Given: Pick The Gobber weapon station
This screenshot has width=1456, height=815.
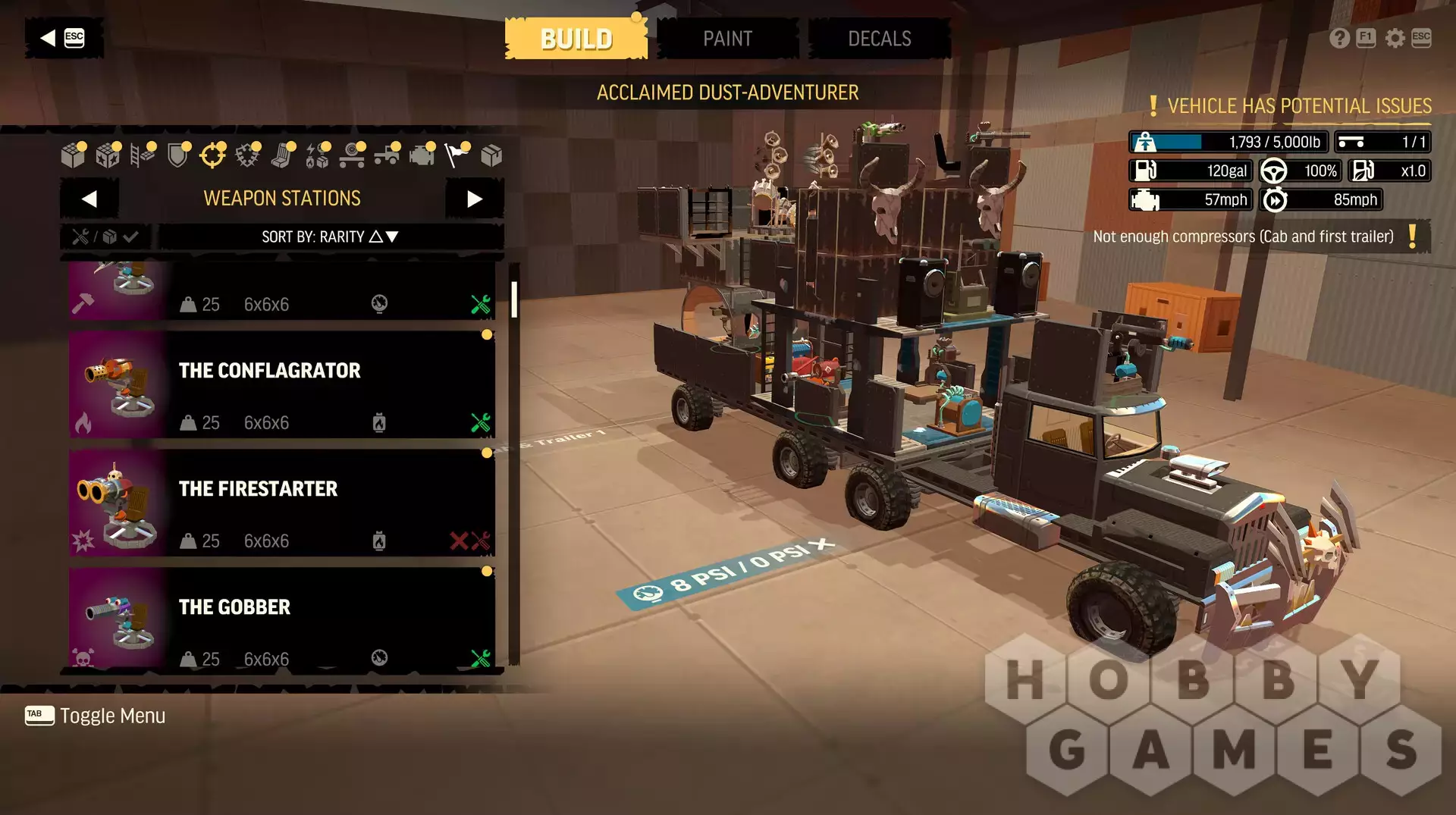Looking at the screenshot, I should [282, 619].
